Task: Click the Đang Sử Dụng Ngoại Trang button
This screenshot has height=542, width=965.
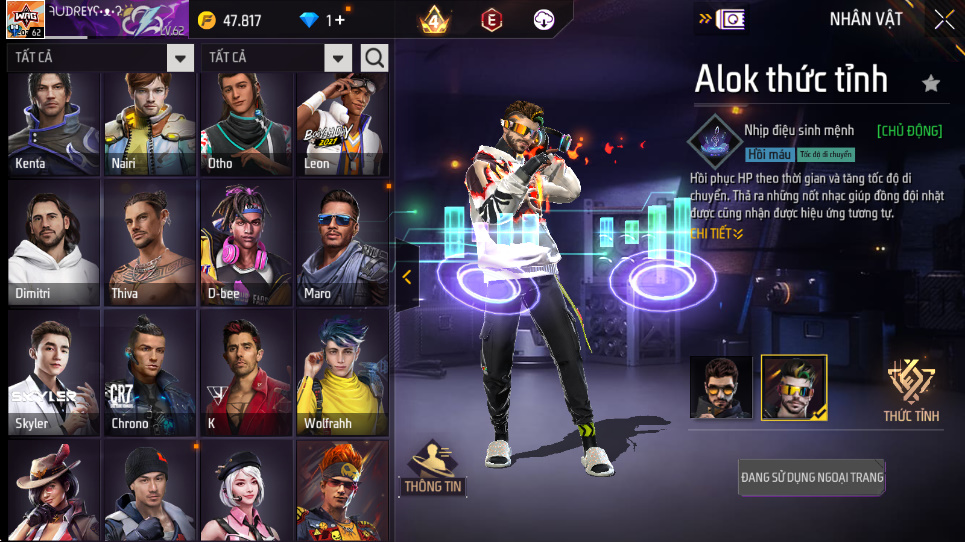Action: click(x=811, y=477)
